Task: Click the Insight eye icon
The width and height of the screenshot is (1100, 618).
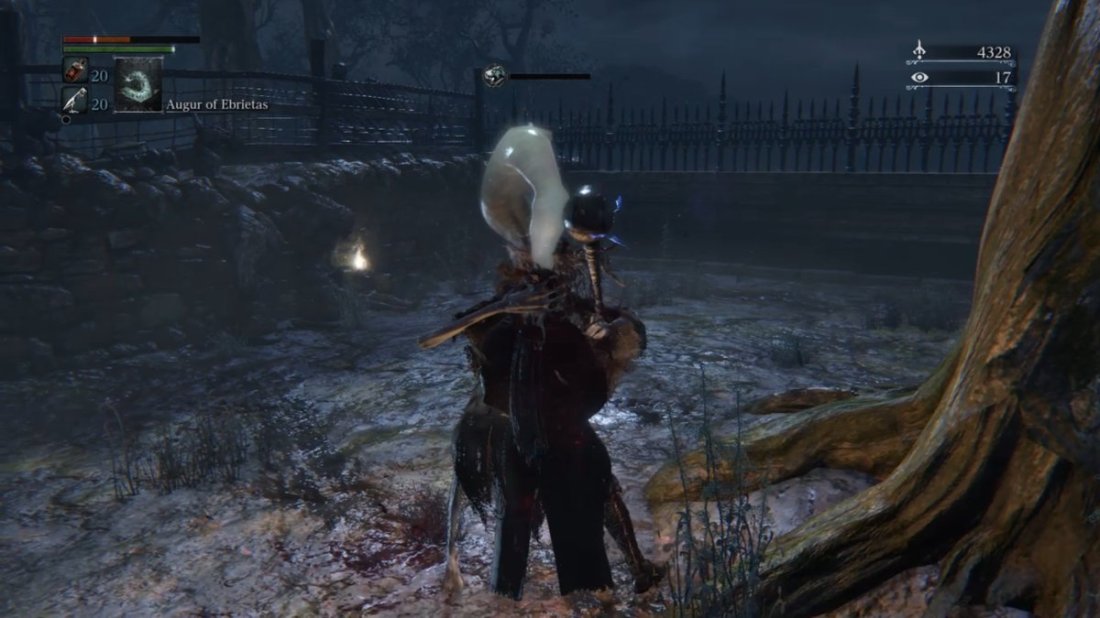Action: click(x=920, y=77)
